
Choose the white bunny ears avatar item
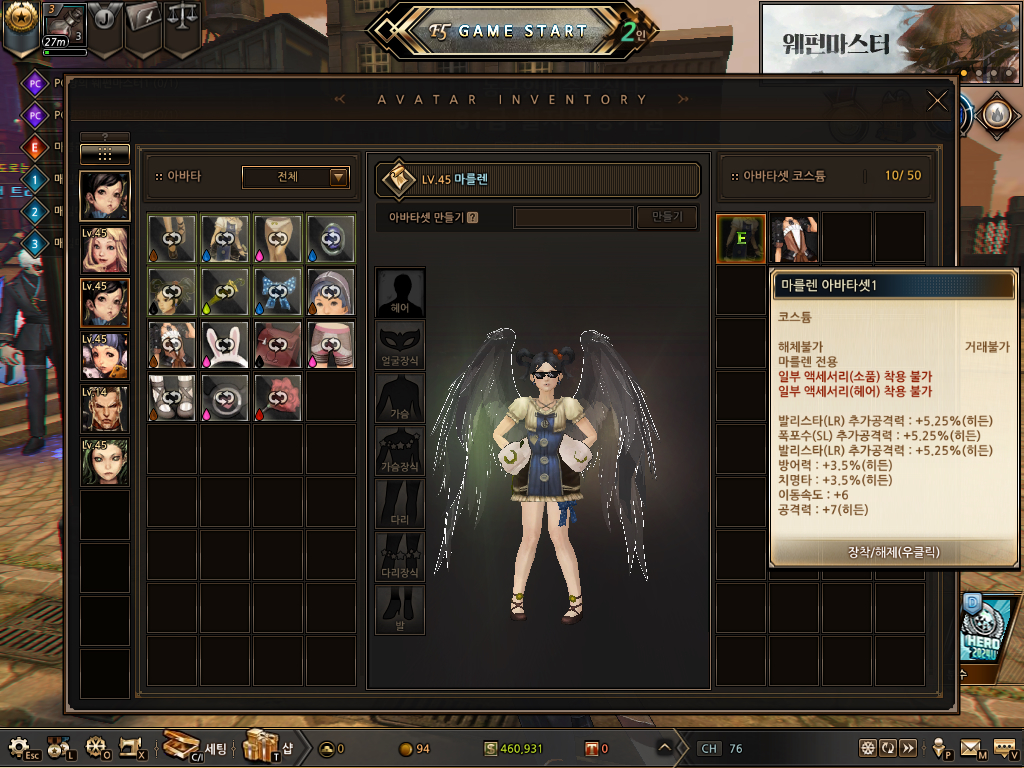click(225, 343)
